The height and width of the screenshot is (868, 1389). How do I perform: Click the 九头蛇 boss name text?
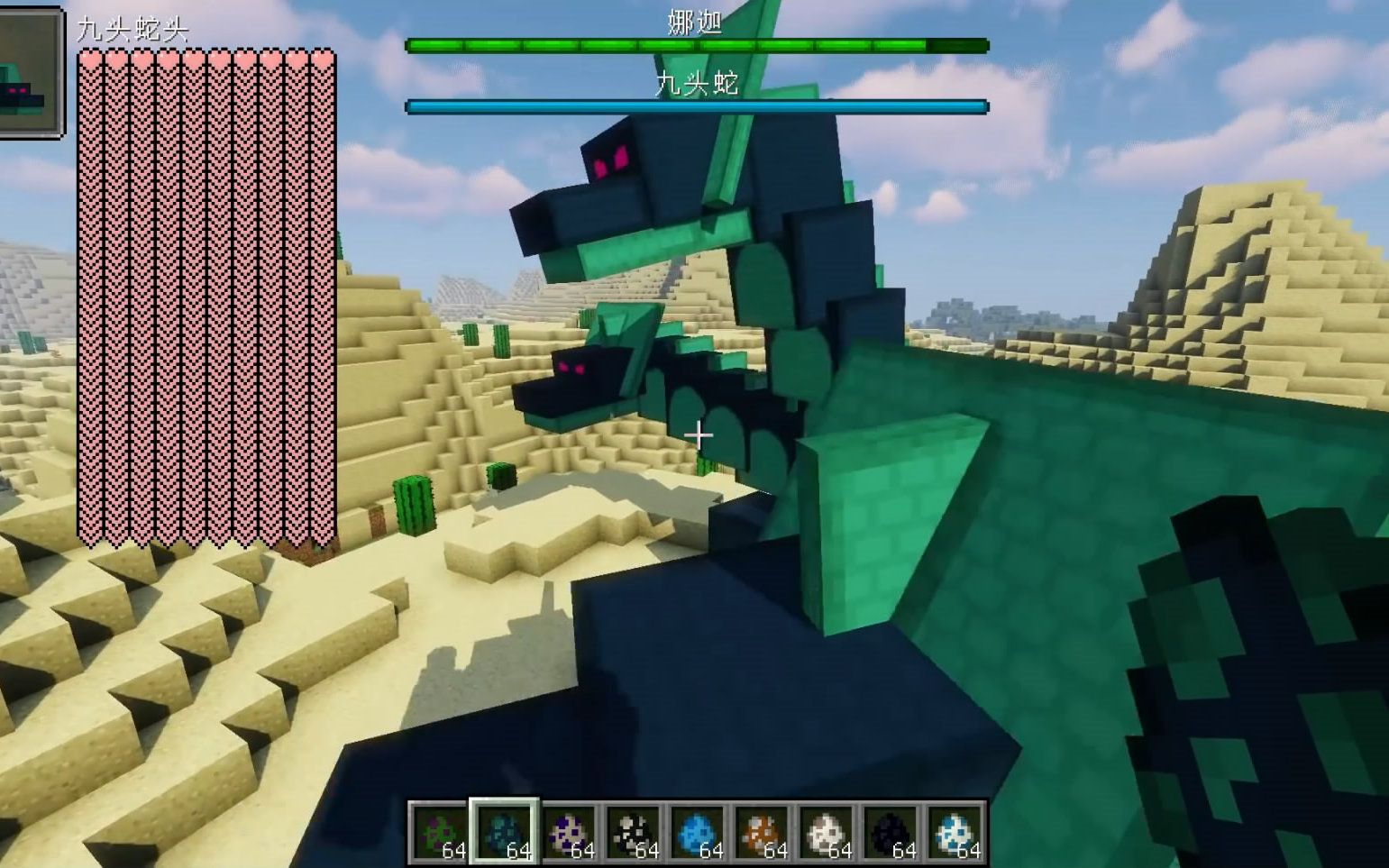[x=697, y=85]
